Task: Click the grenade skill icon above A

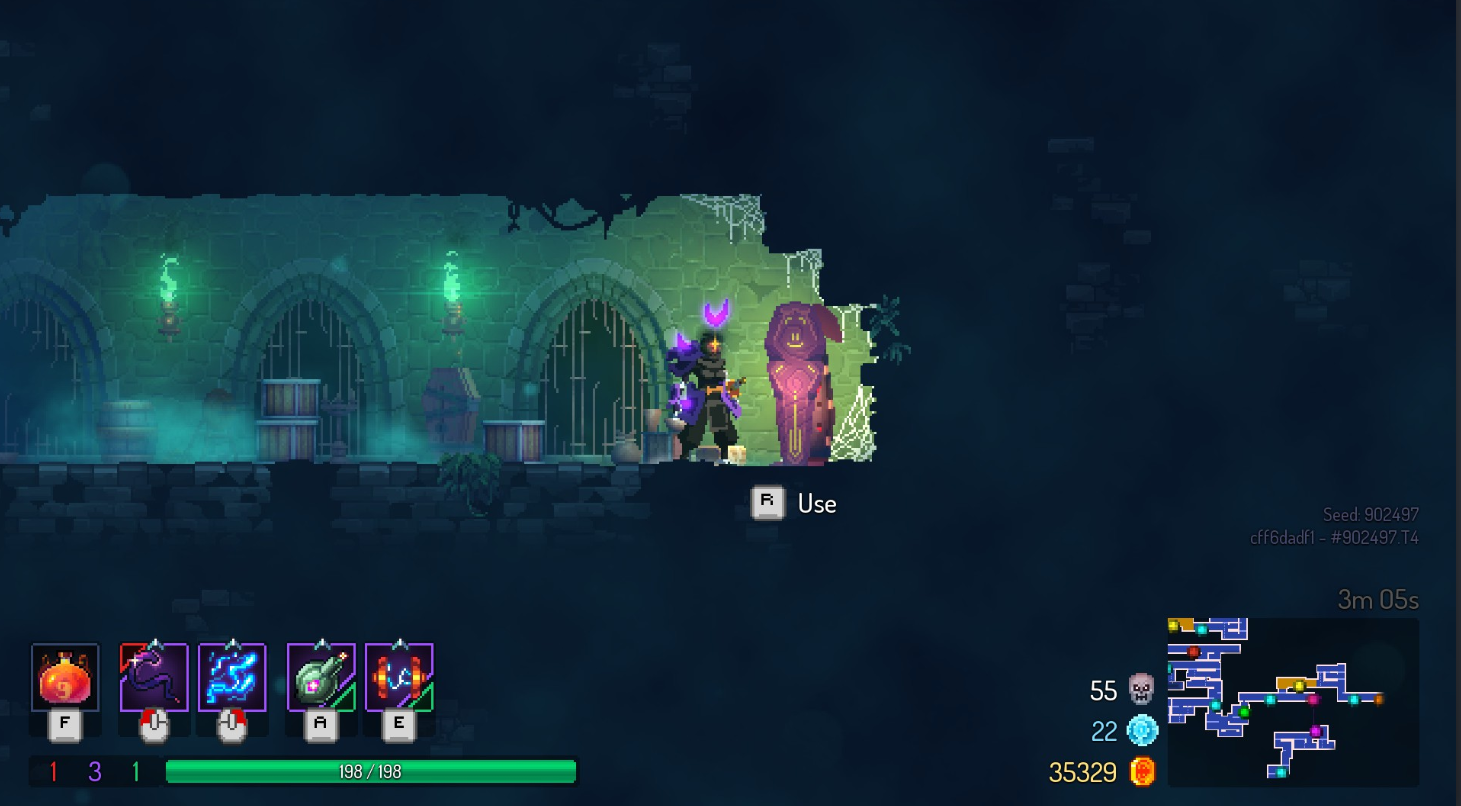Action: click(318, 676)
